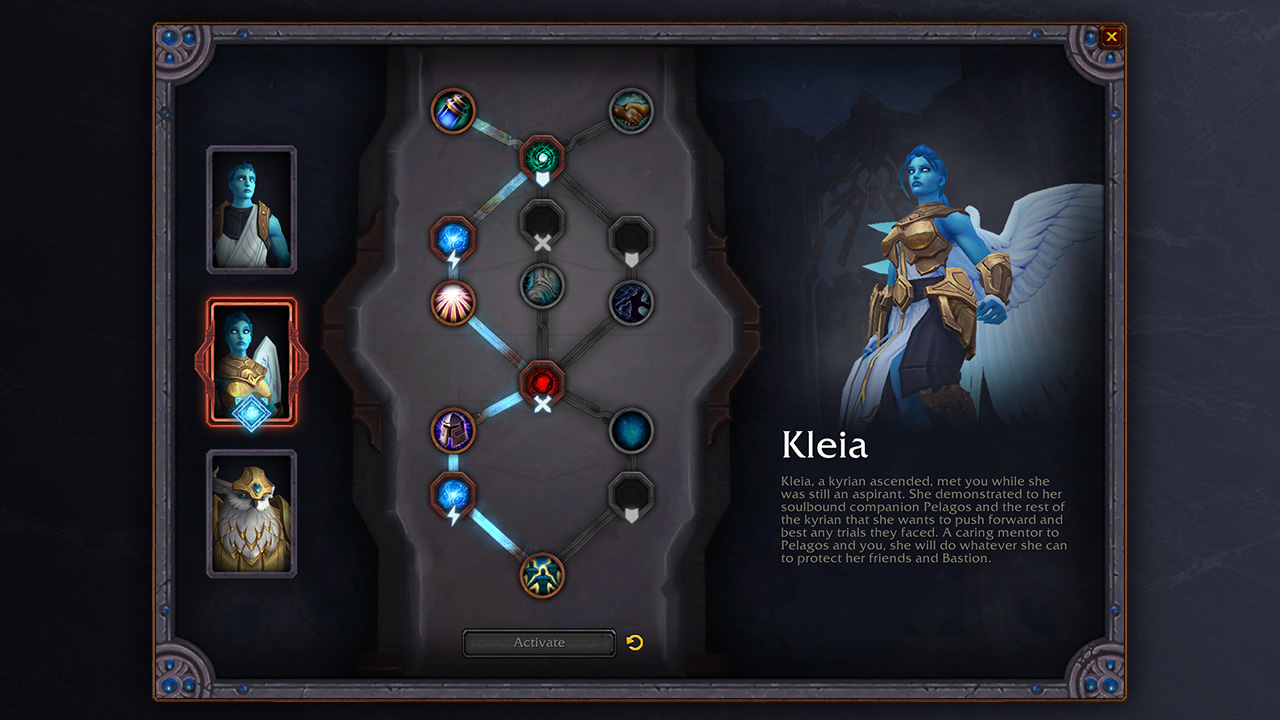Close the soulbind window
The width and height of the screenshot is (1280, 720).
pos(1111,38)
